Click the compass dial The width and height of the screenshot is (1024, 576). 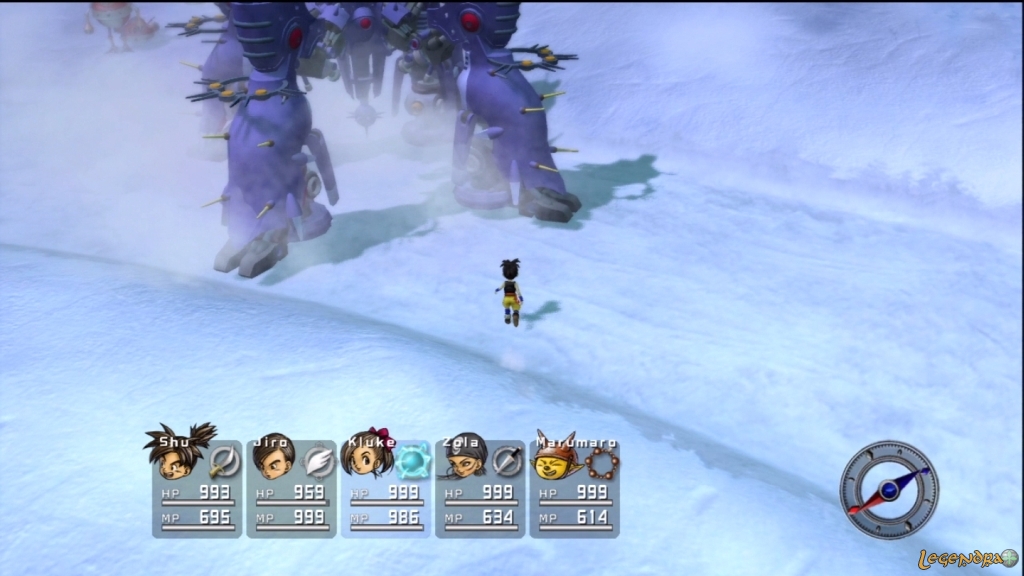[x=888, y=490]
